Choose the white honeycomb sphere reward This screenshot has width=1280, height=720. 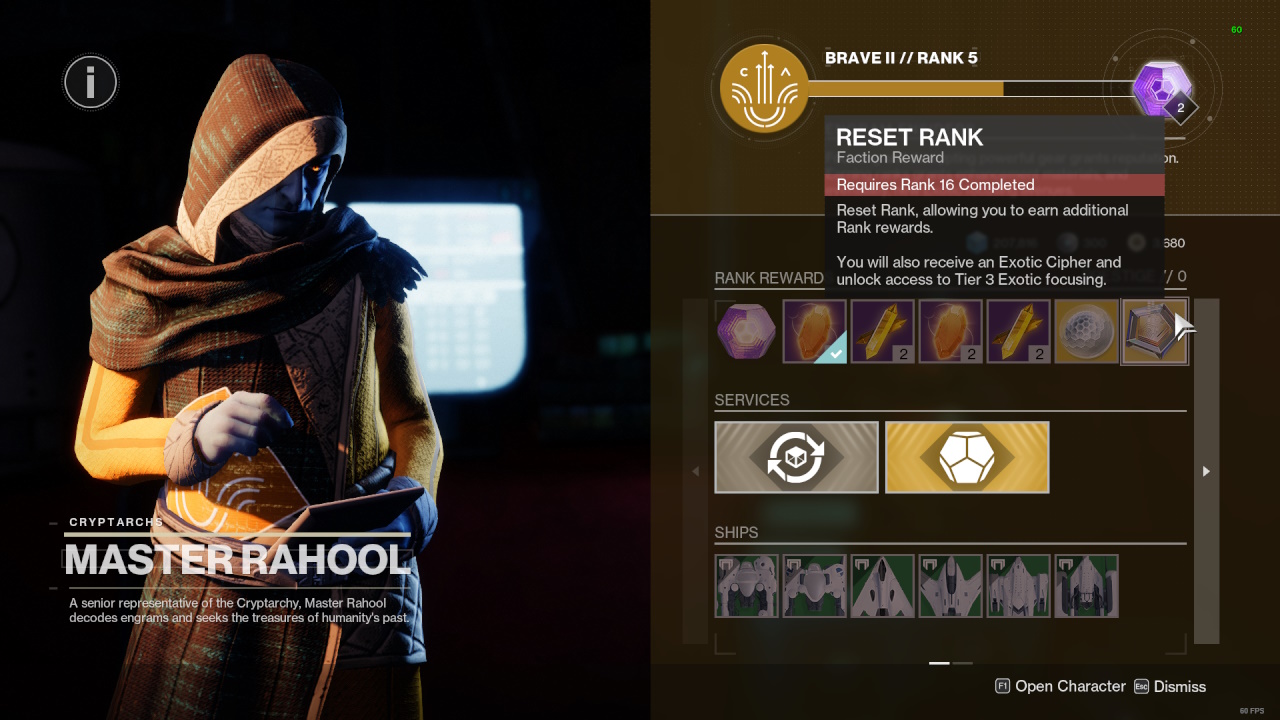1087,331
